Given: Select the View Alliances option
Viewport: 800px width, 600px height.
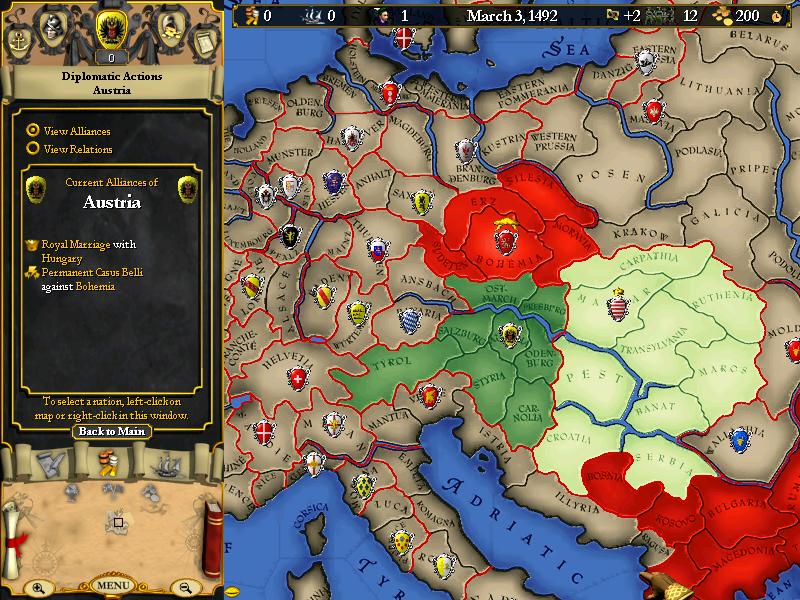Looking at the screenshot, I should pyautogui.click(x=34, y=130).
